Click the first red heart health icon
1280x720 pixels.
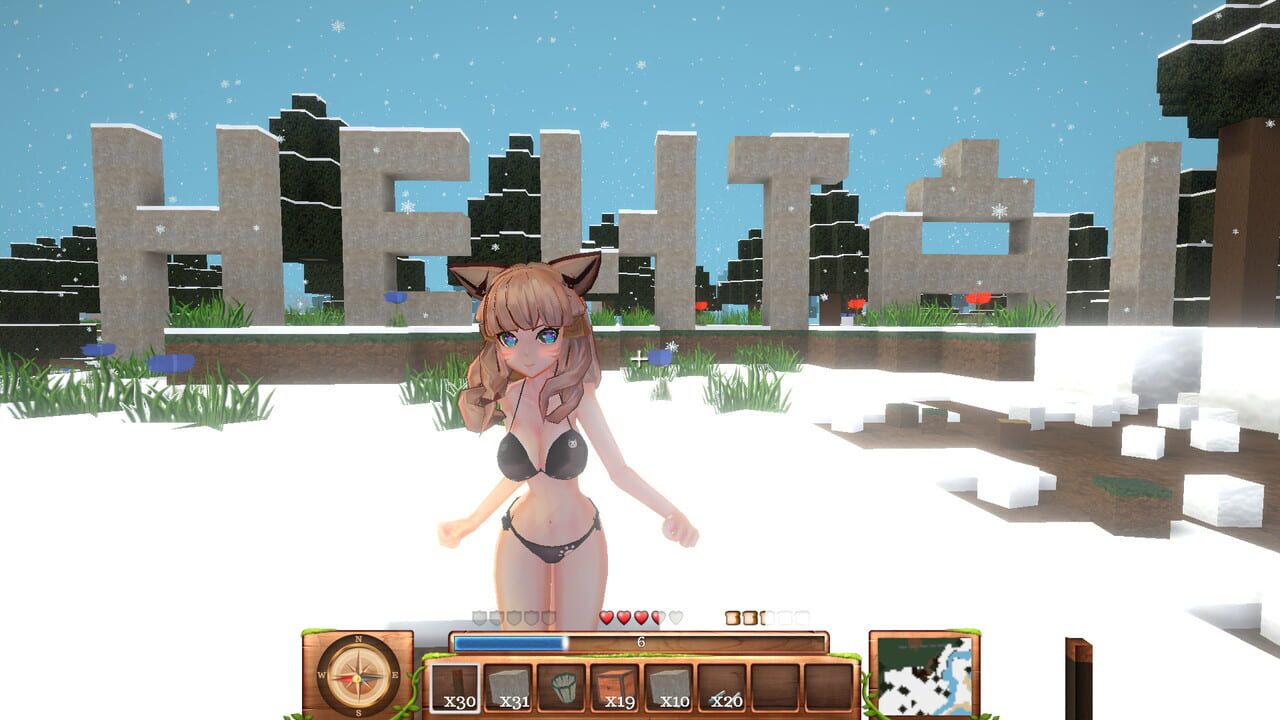(606, 616)
